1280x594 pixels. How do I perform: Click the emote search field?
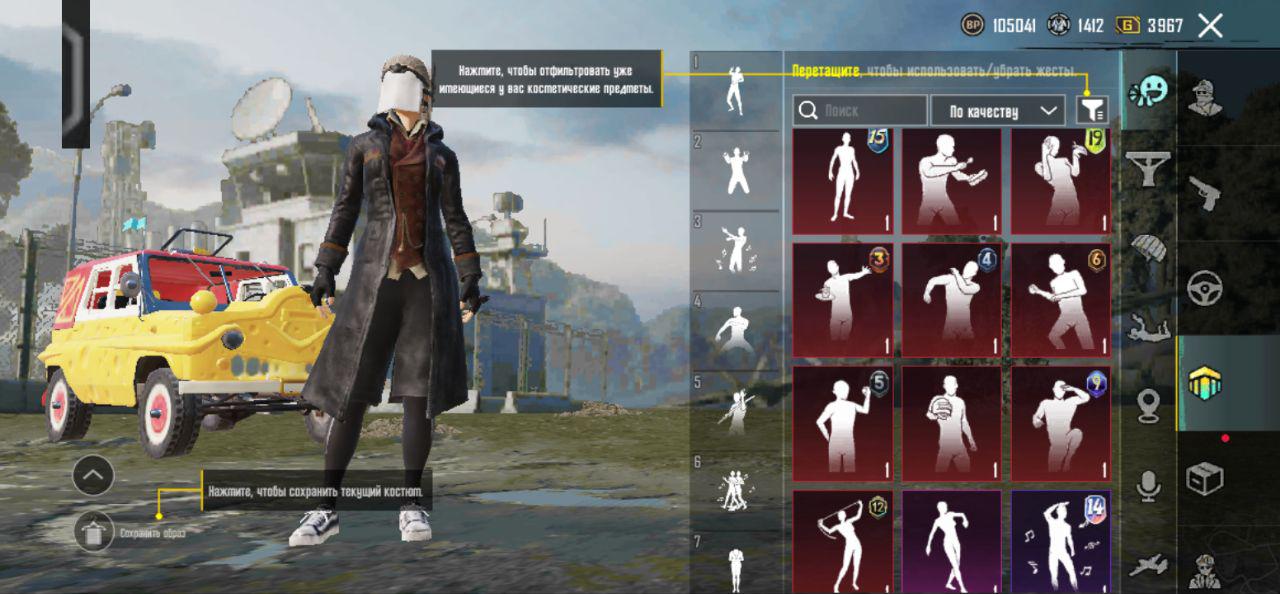pos(860,110)
